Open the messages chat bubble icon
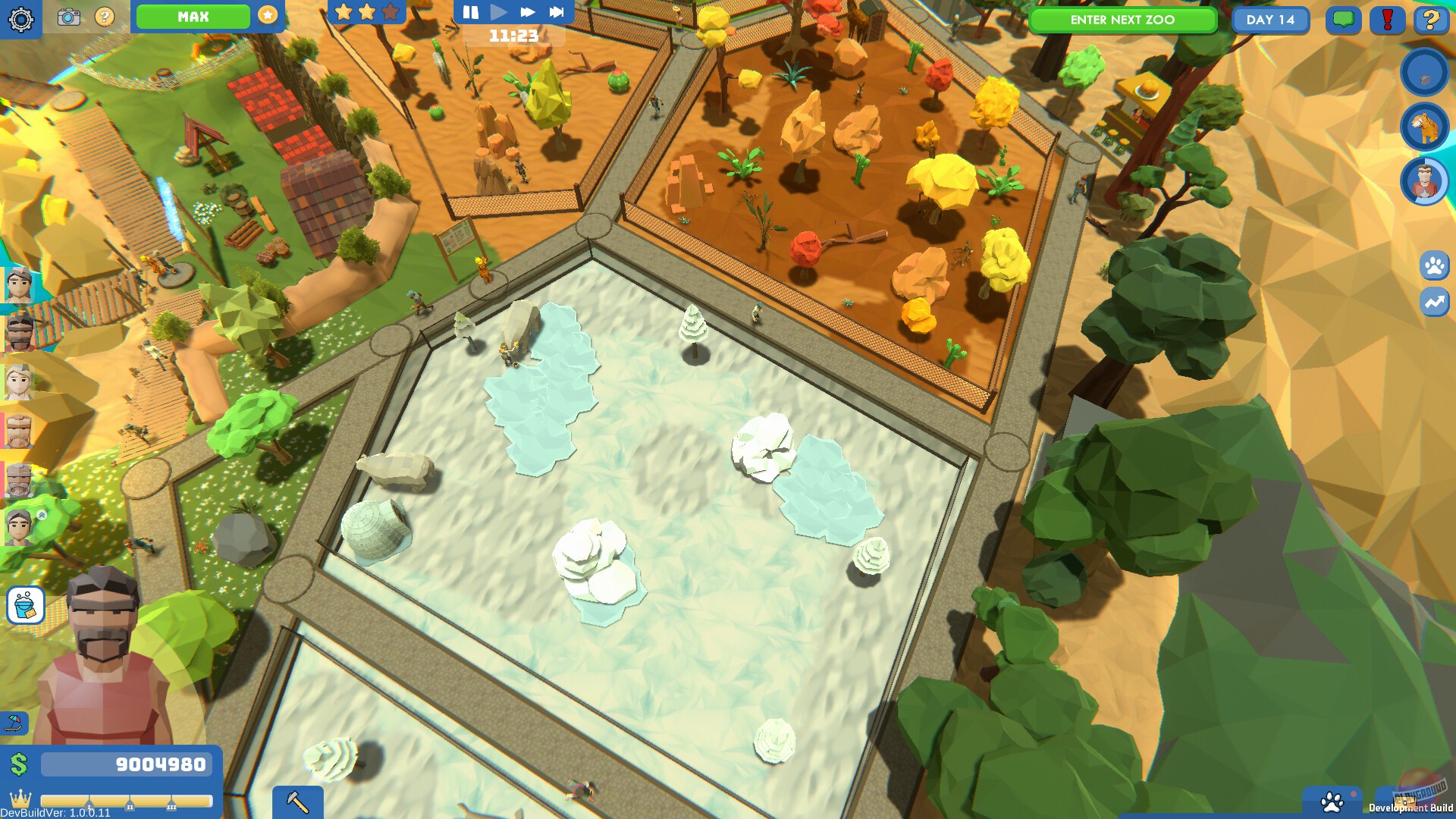Image resolution: width=1456 pixels, height=819 pixels. coord(1342,20)
